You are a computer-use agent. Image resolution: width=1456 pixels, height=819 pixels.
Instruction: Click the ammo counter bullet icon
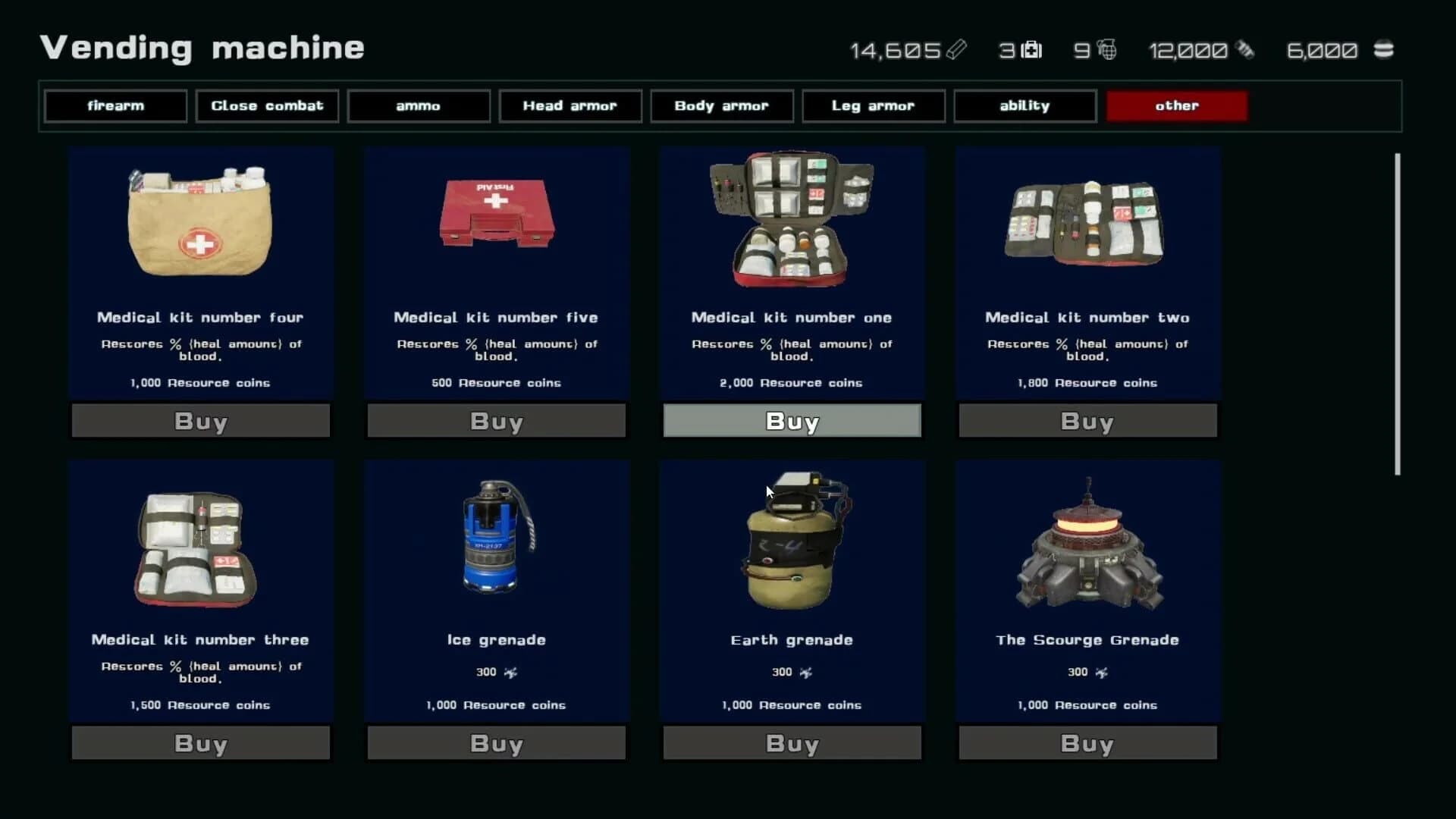tap(1246, 50)
